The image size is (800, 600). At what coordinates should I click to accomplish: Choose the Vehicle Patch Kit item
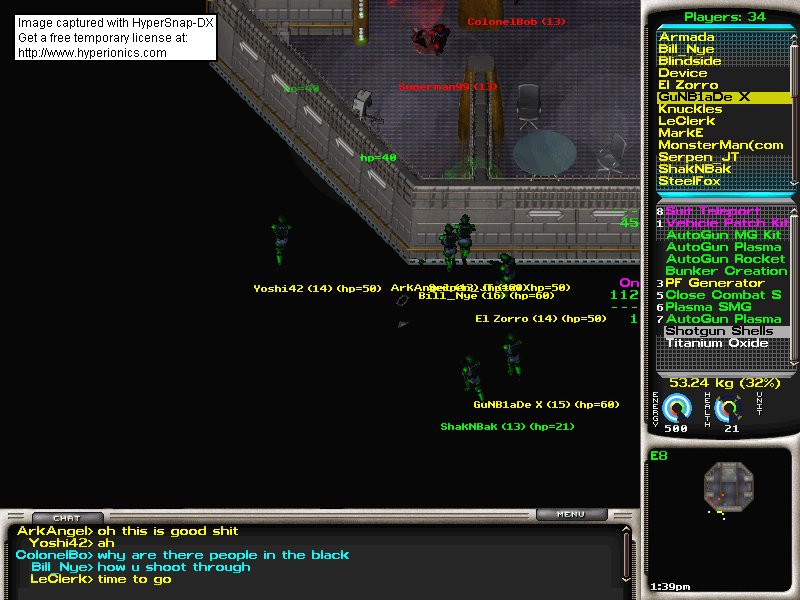[x=726, y=223]
